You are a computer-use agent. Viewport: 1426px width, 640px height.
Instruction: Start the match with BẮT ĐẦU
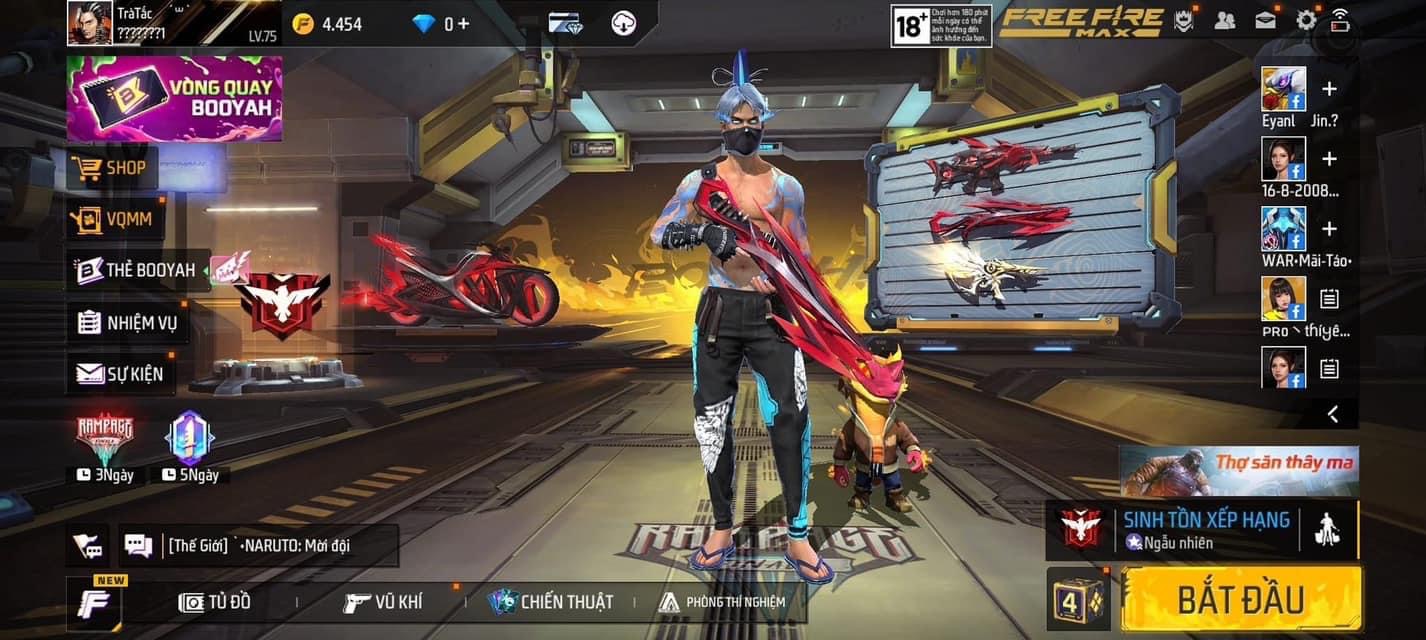coord(1241,598)
